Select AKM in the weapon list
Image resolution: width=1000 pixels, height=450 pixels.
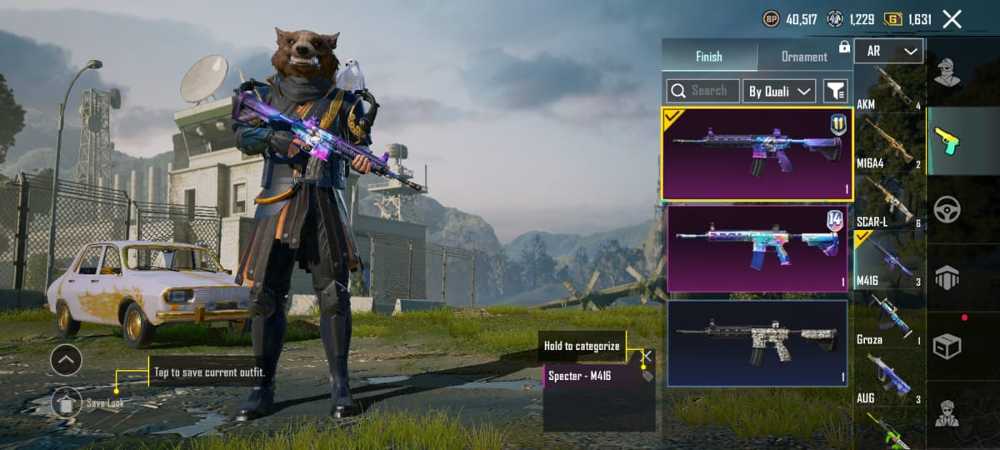tap(889, 90)
